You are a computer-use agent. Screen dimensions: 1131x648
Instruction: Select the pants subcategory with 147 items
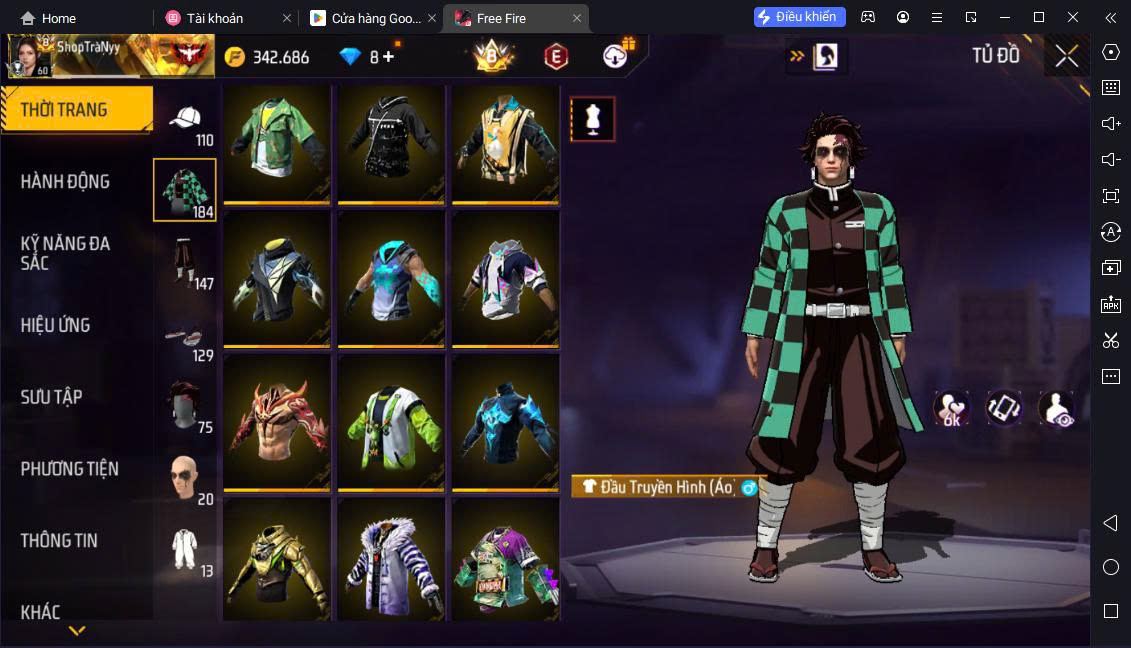185,264
